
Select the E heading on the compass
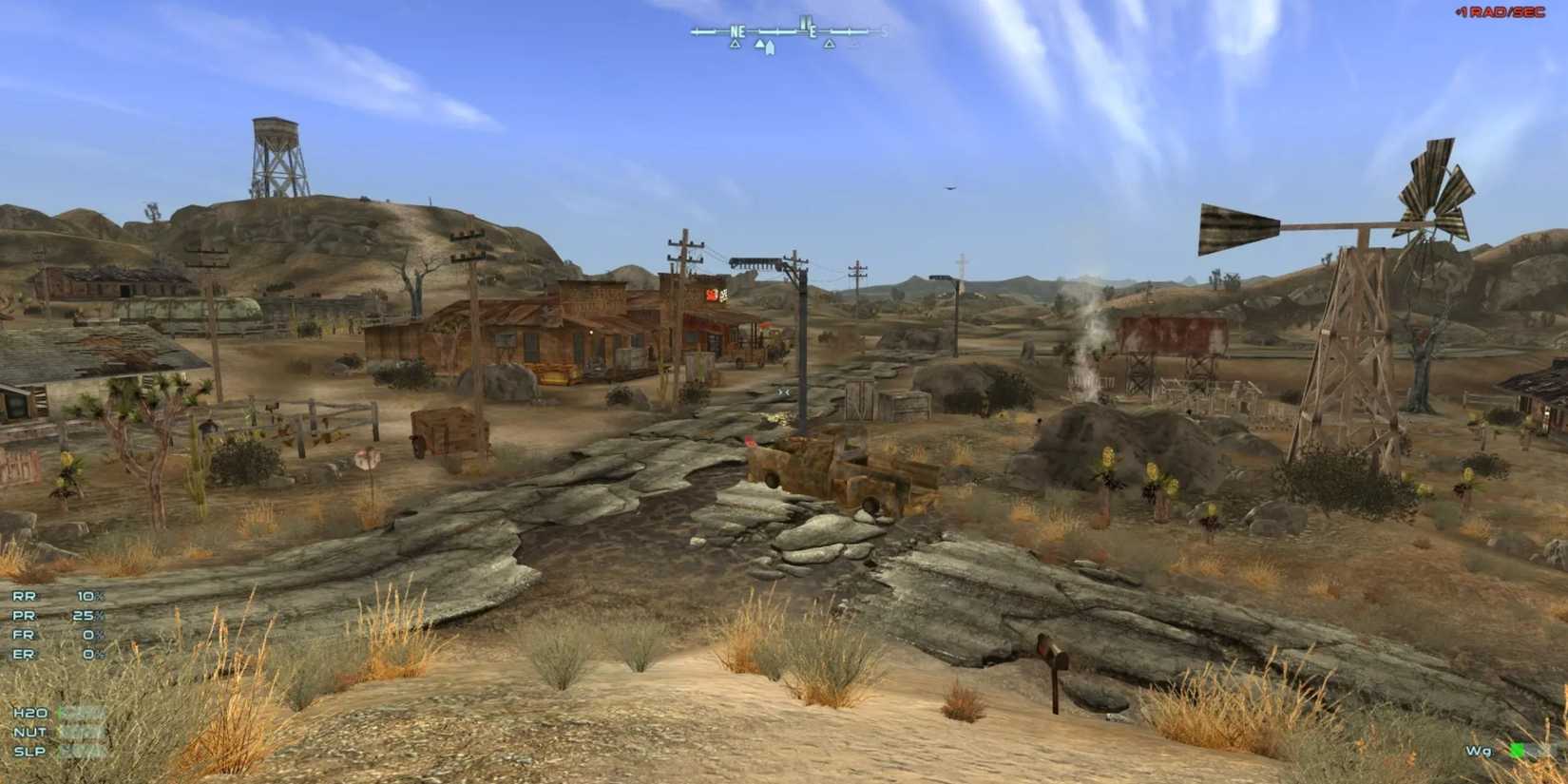point(813,31)
